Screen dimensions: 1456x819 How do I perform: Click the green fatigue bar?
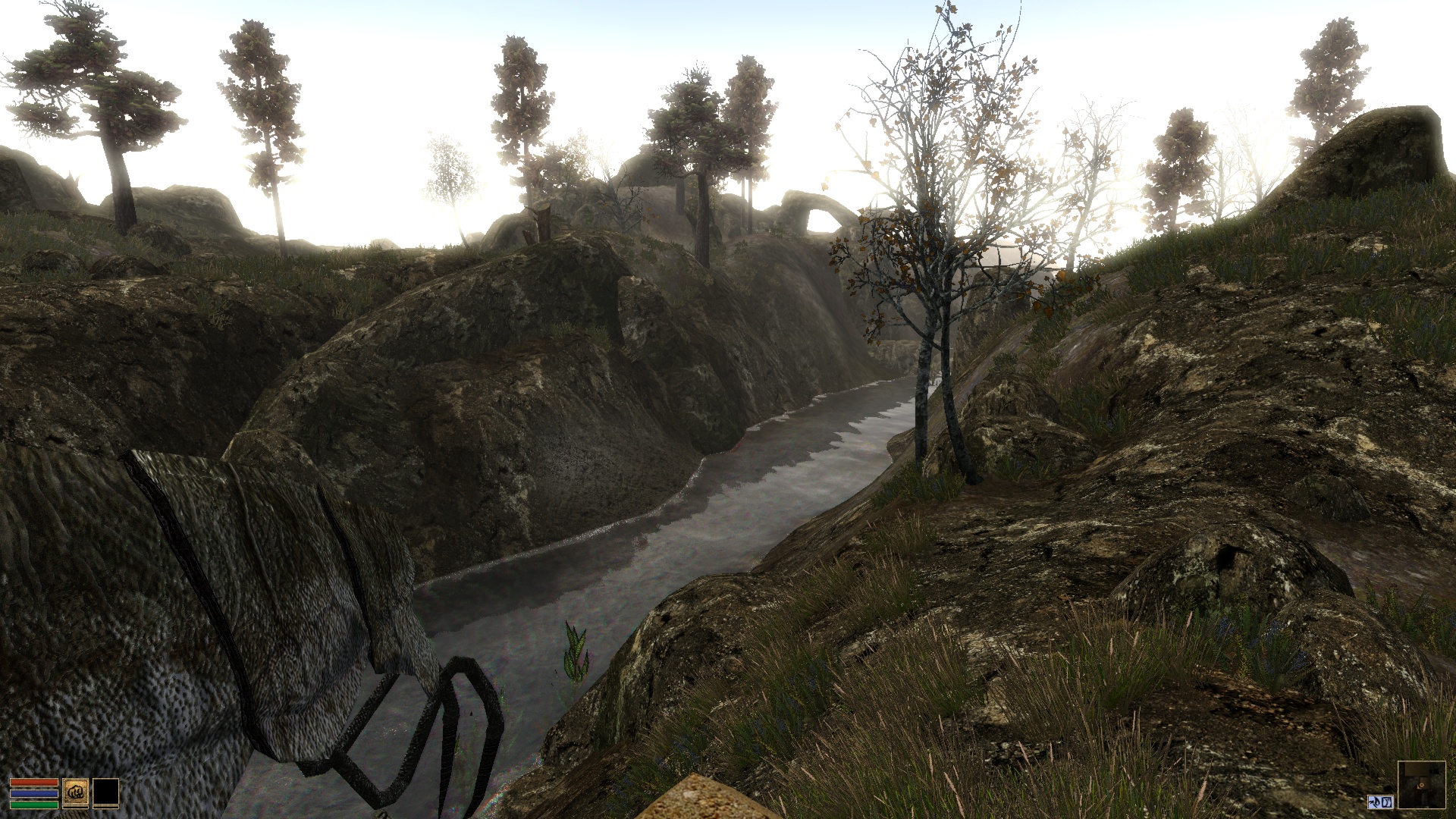pos(33,805)
